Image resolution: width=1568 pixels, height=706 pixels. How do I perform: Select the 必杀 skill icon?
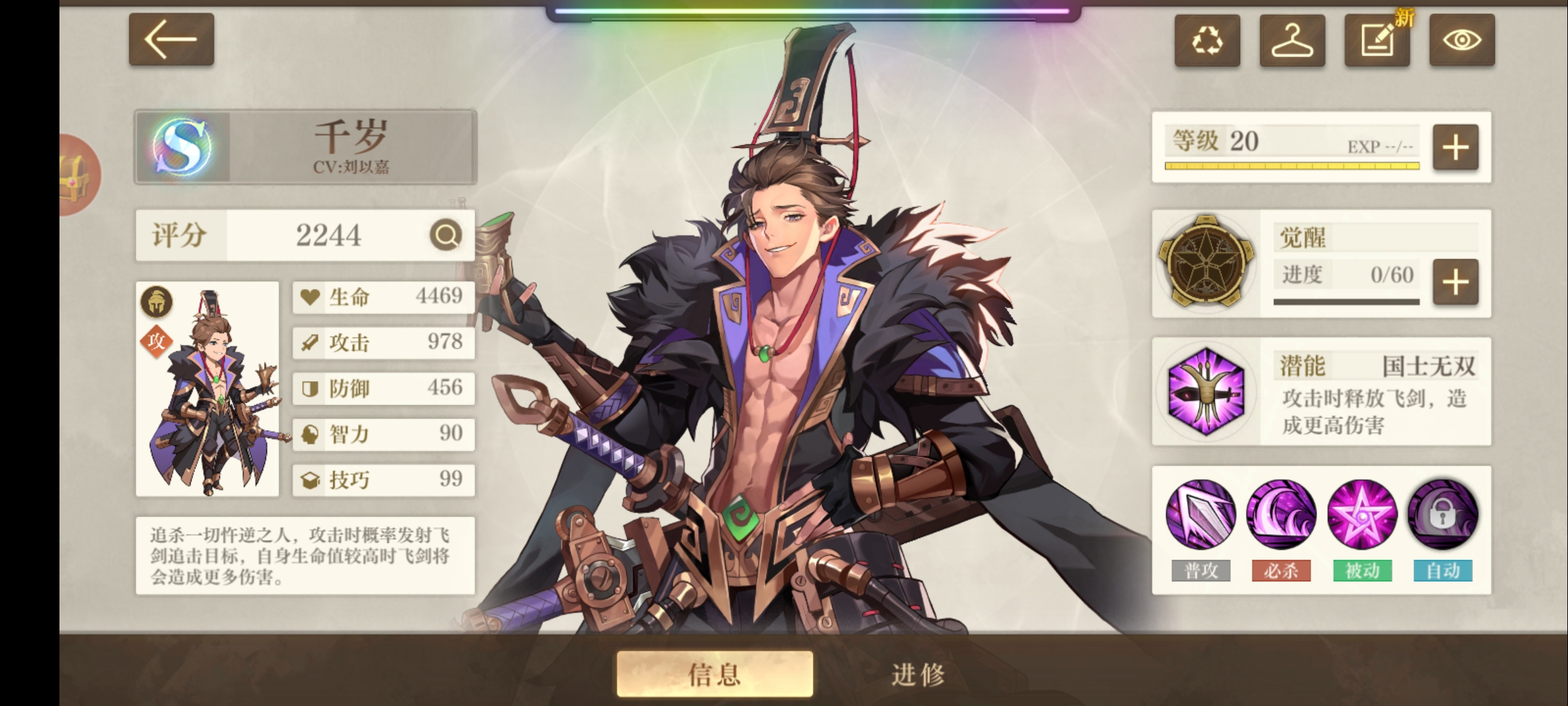1281,514
